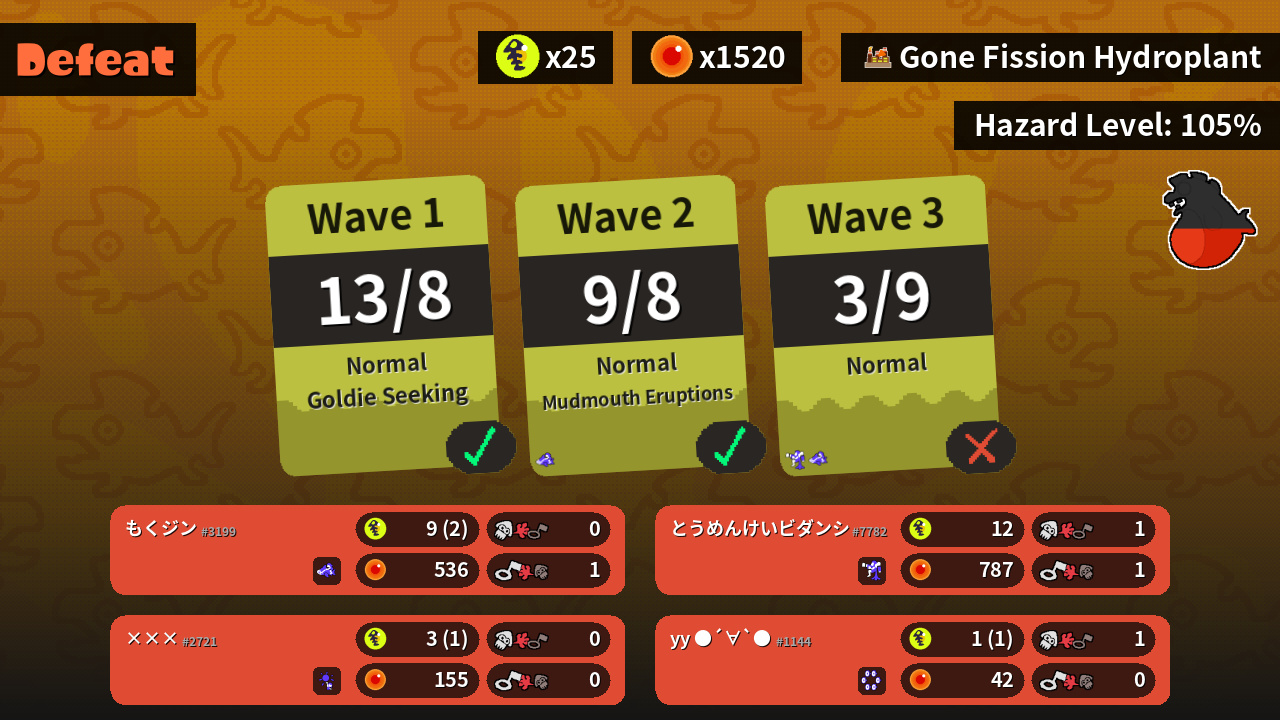The height and width of the screenshot is (720, 1280).
Task: Select player もくジン's result row
Action: click(x=367, y=550)
